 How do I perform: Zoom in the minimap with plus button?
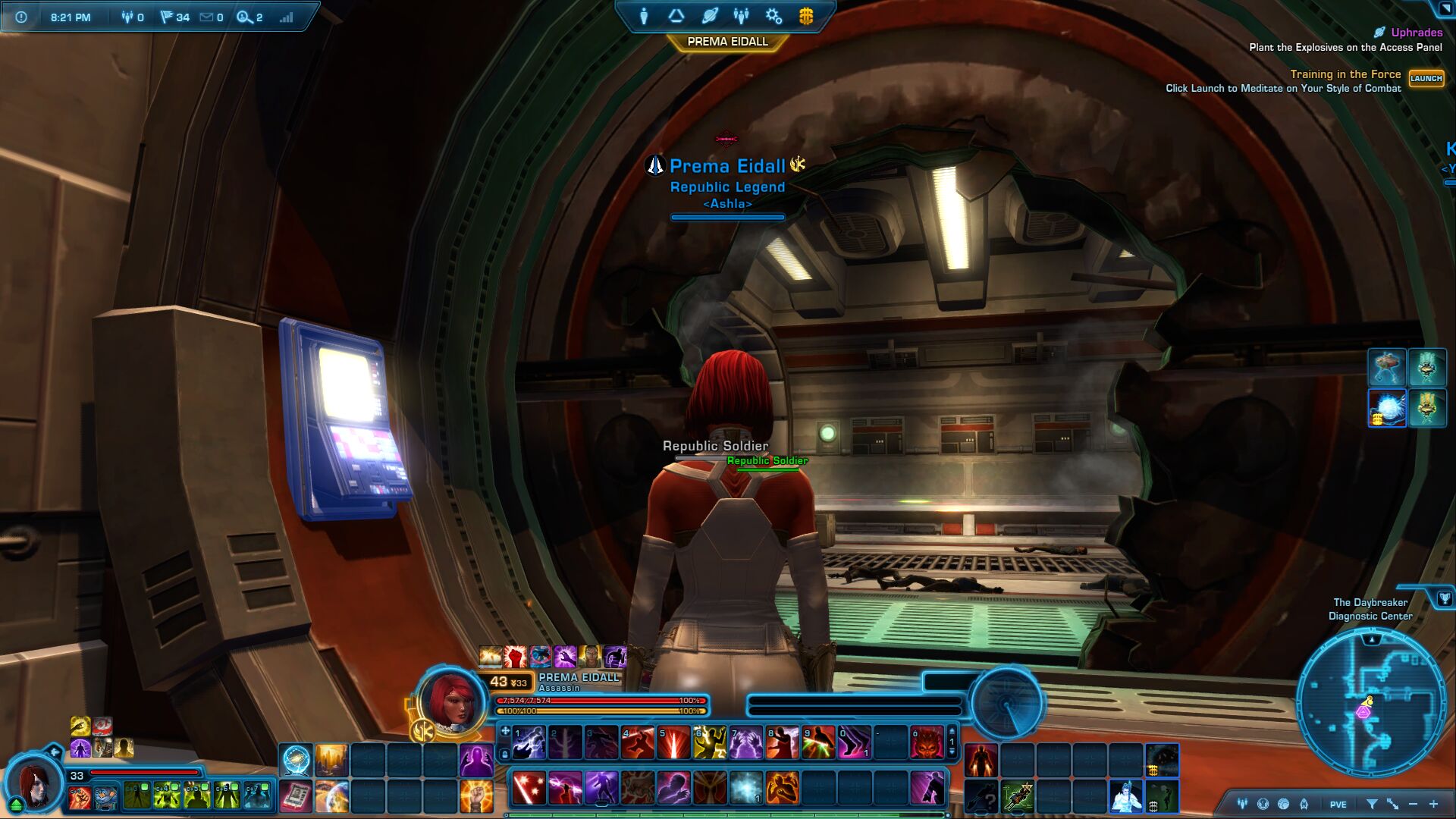coord(1433,804)
